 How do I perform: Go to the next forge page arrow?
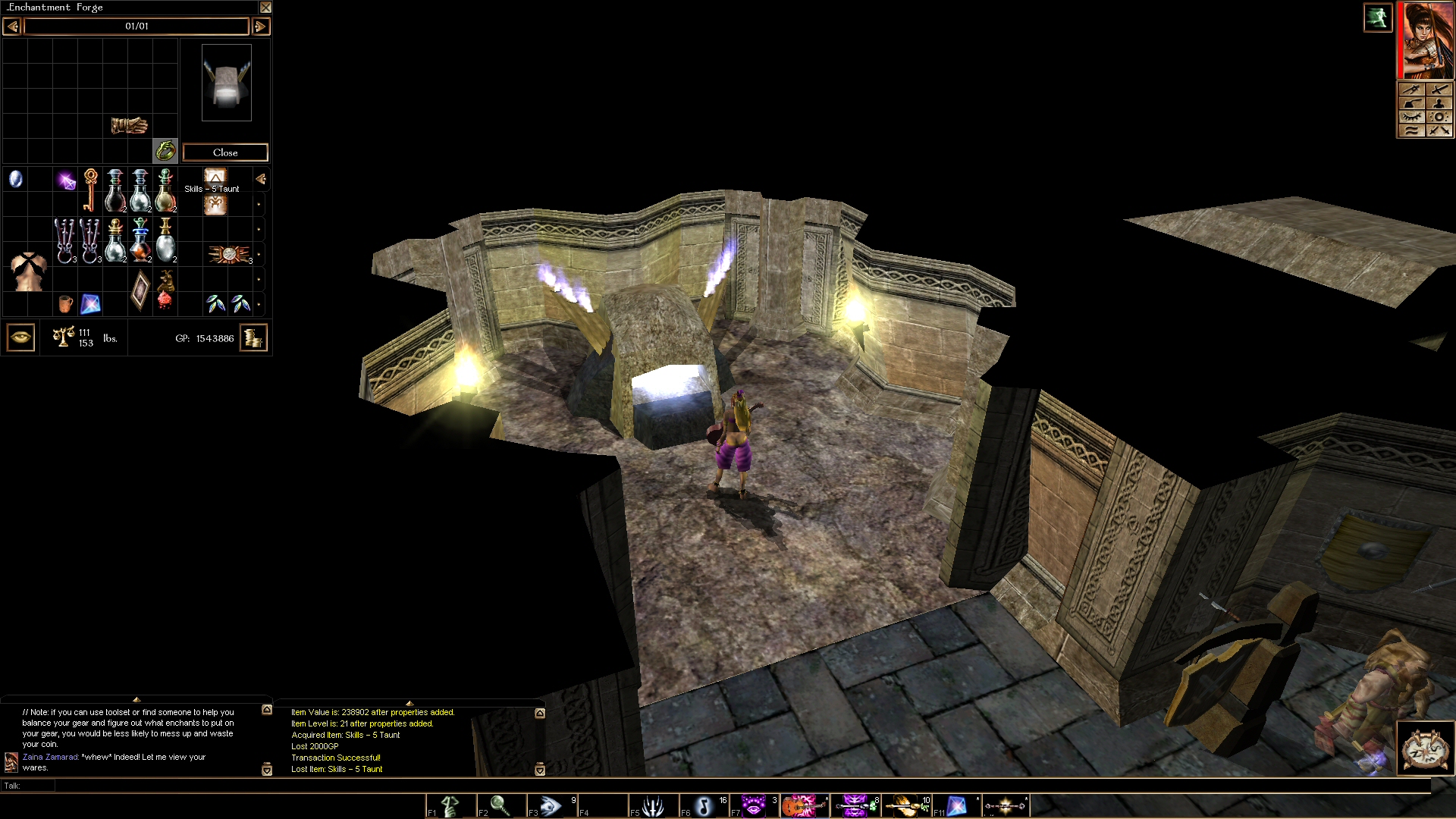[260, 27]
